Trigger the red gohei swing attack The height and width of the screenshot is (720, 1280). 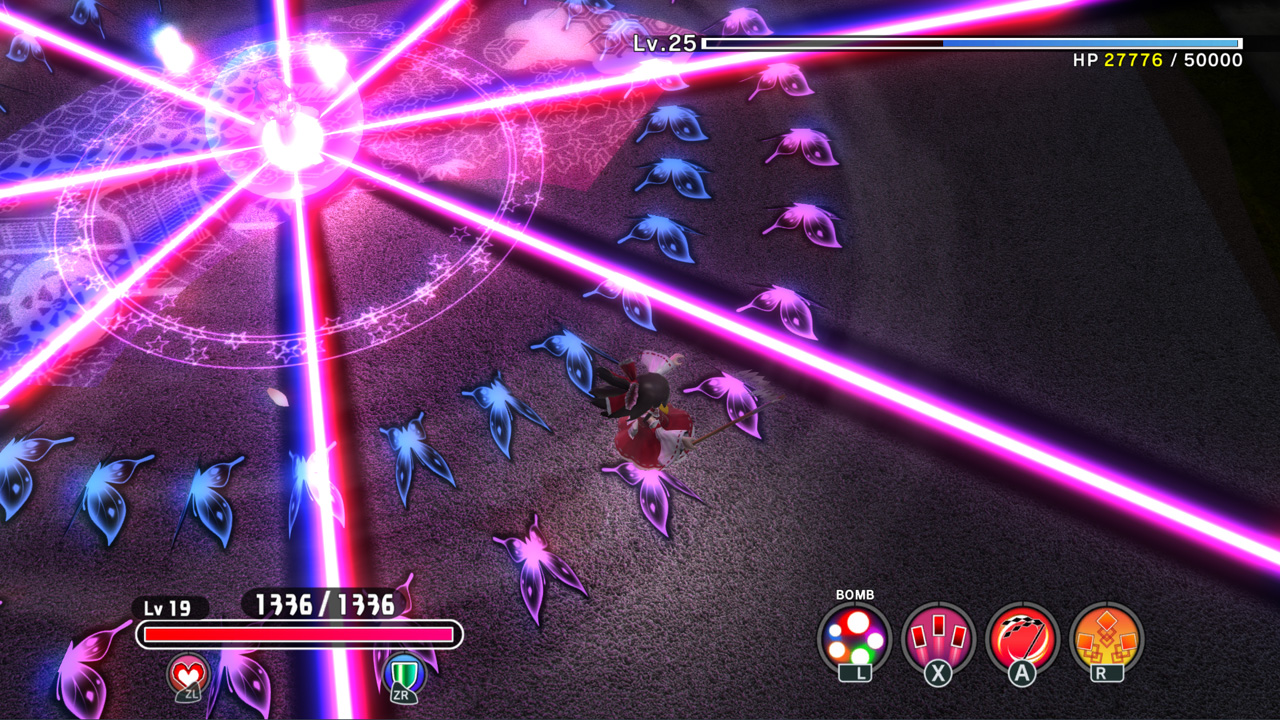point(1022,638)
